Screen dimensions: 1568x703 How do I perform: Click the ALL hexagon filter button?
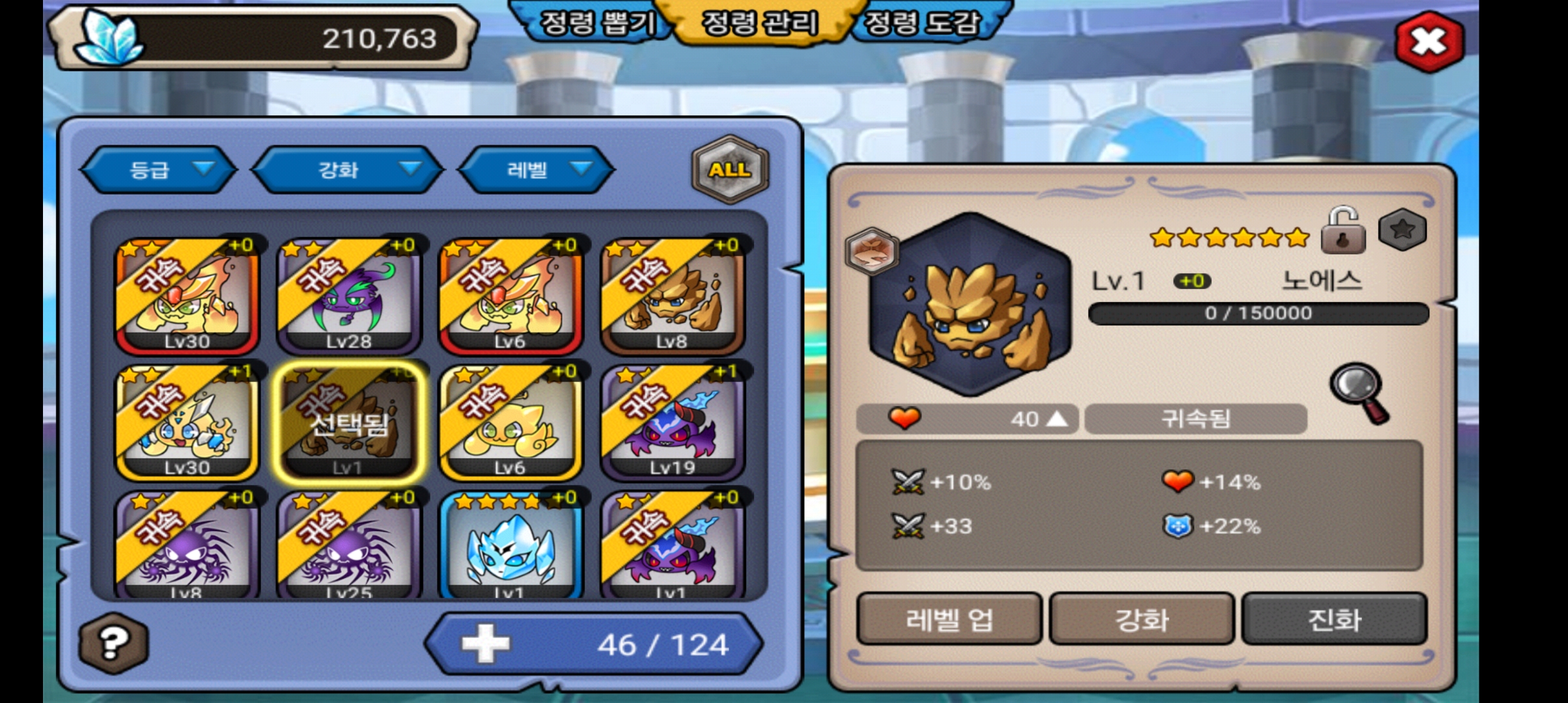point(729,170)
